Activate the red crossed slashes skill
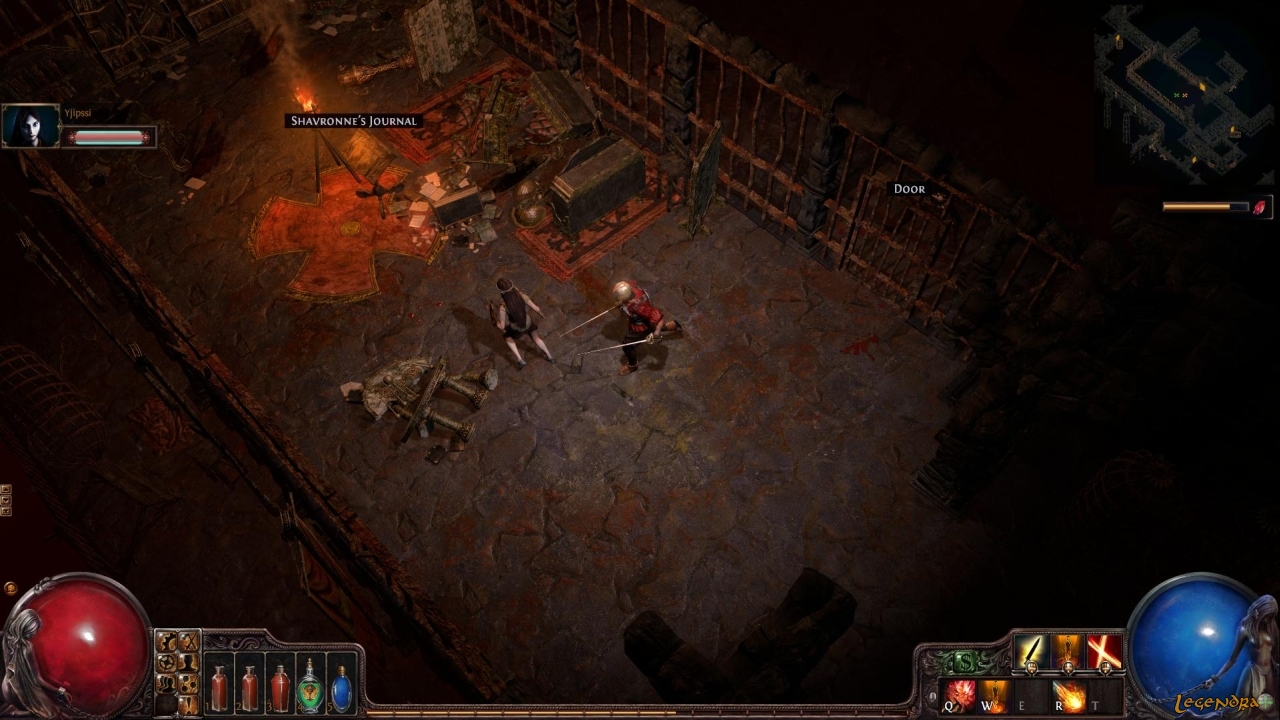This screenshot has height=720, width=1280. coord(1103,652)
